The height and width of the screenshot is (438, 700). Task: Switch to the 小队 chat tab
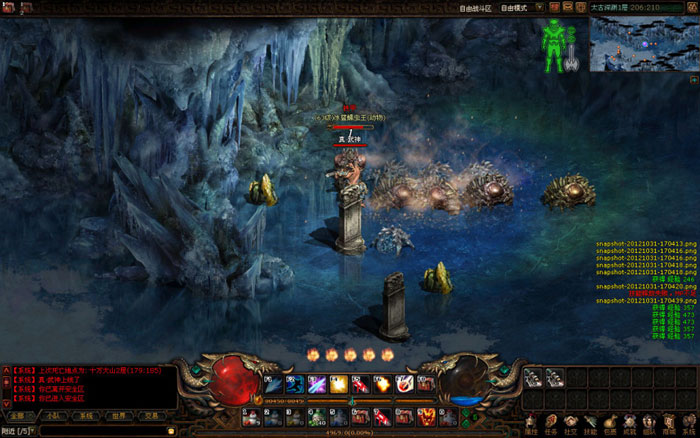click(52, 415)
